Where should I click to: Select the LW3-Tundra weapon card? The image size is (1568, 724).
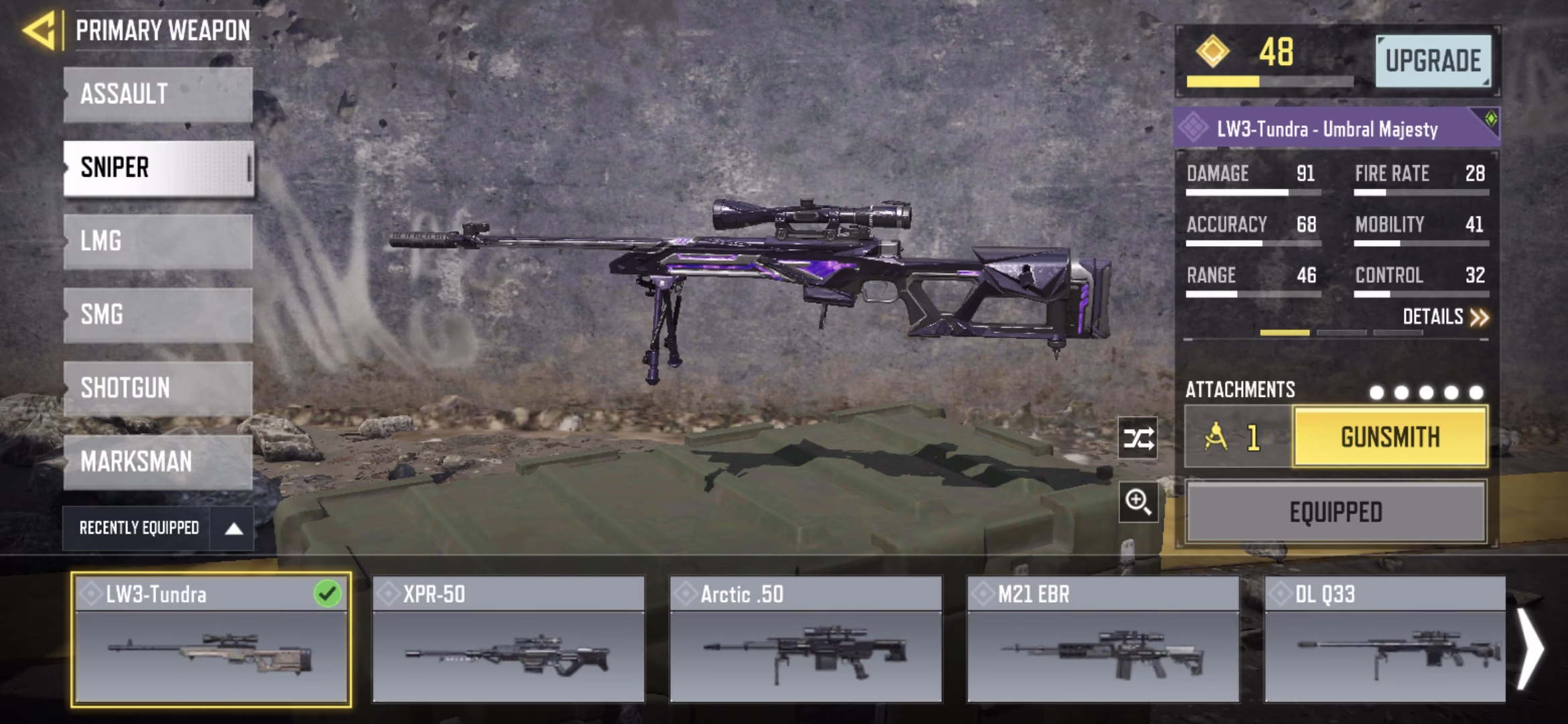(211, 640)
